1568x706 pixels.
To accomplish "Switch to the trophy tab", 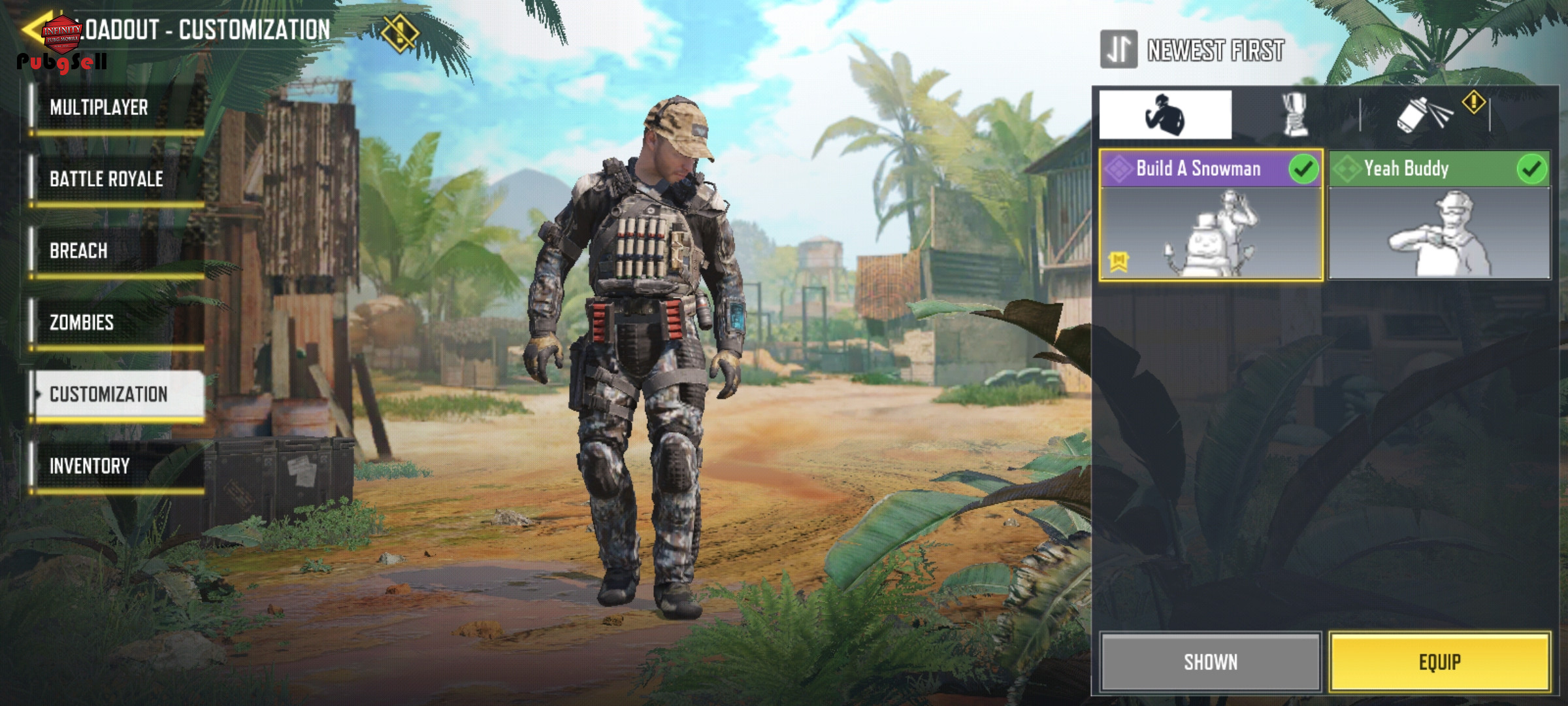I will coord(1294,115).
